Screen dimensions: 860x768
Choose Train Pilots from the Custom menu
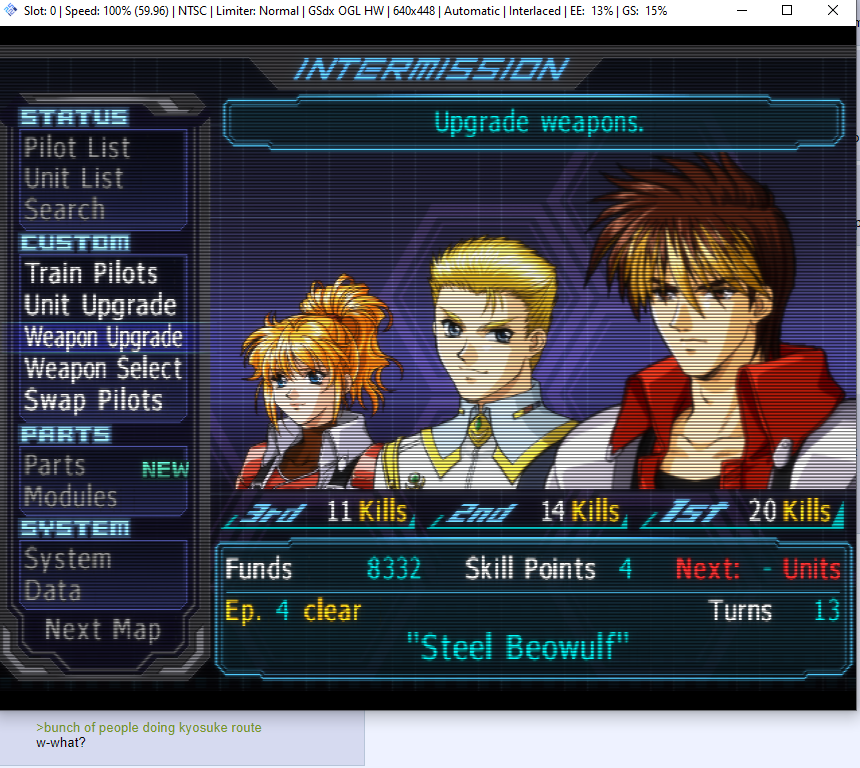(91, 274)
